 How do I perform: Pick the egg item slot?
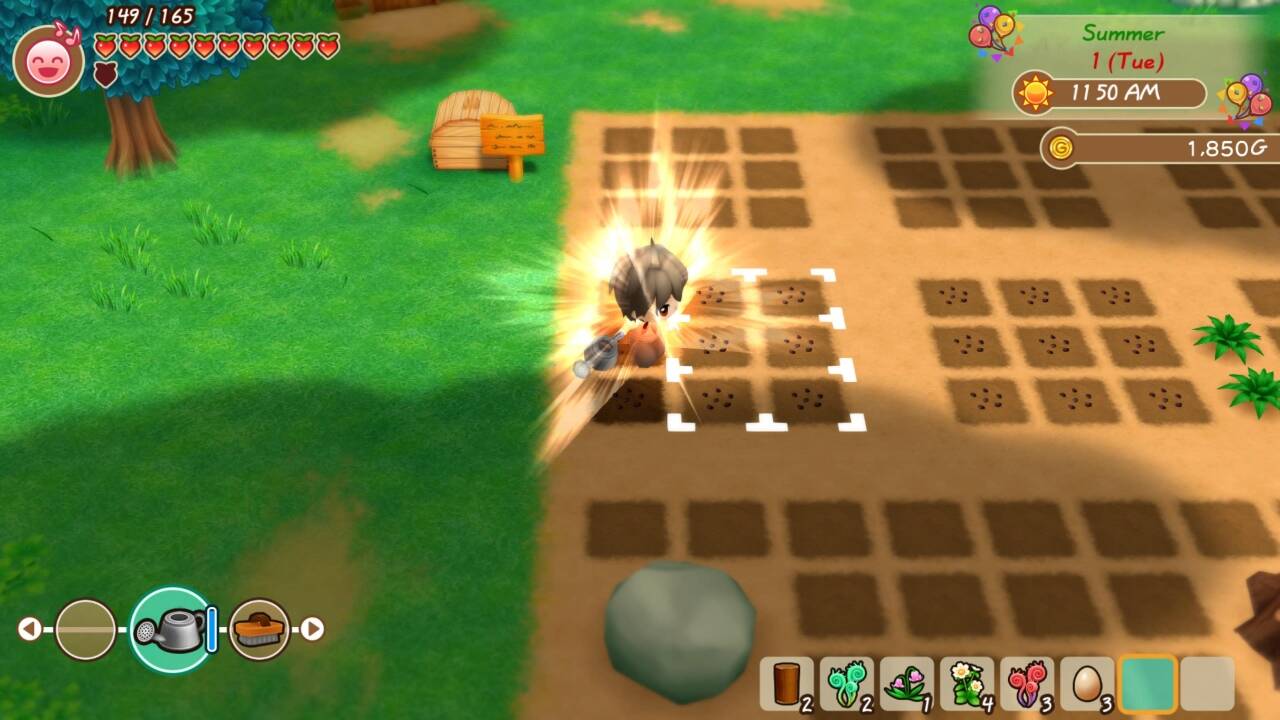point(1086,683)
